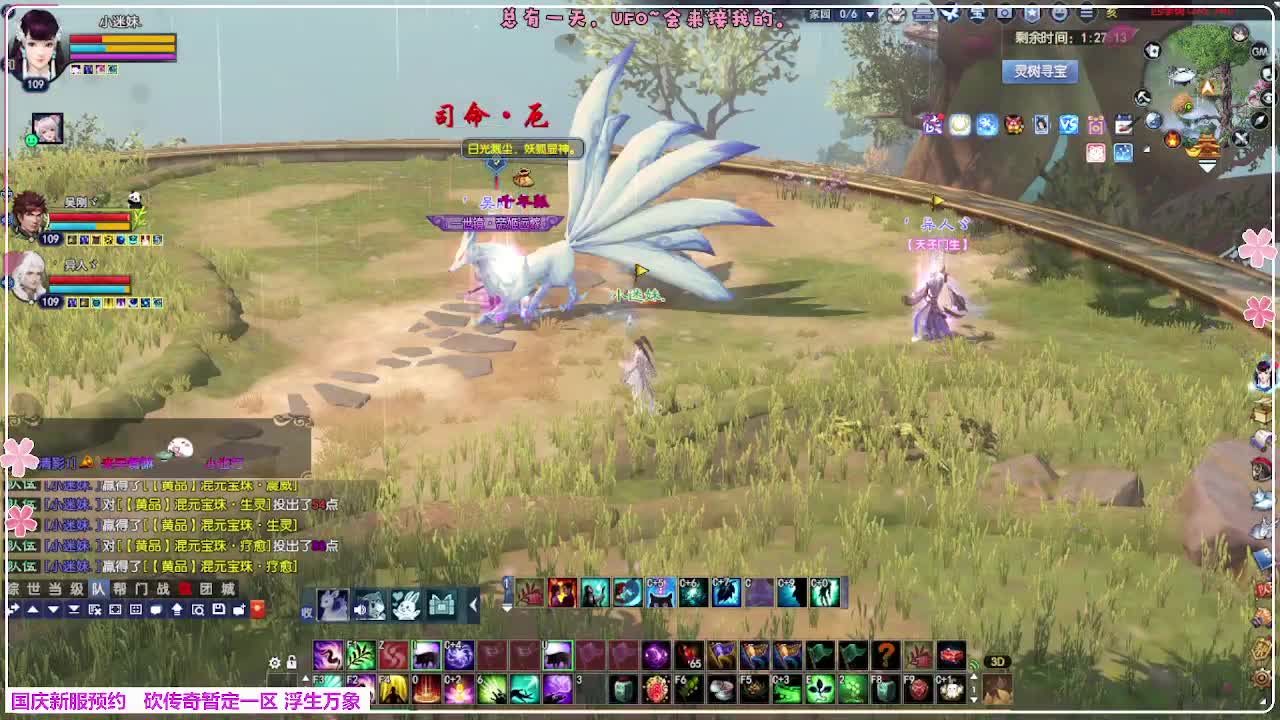The image size is (1280, 720).
Task: Switch to the 帮 guild chat tab
Action: tap(118, 588)
